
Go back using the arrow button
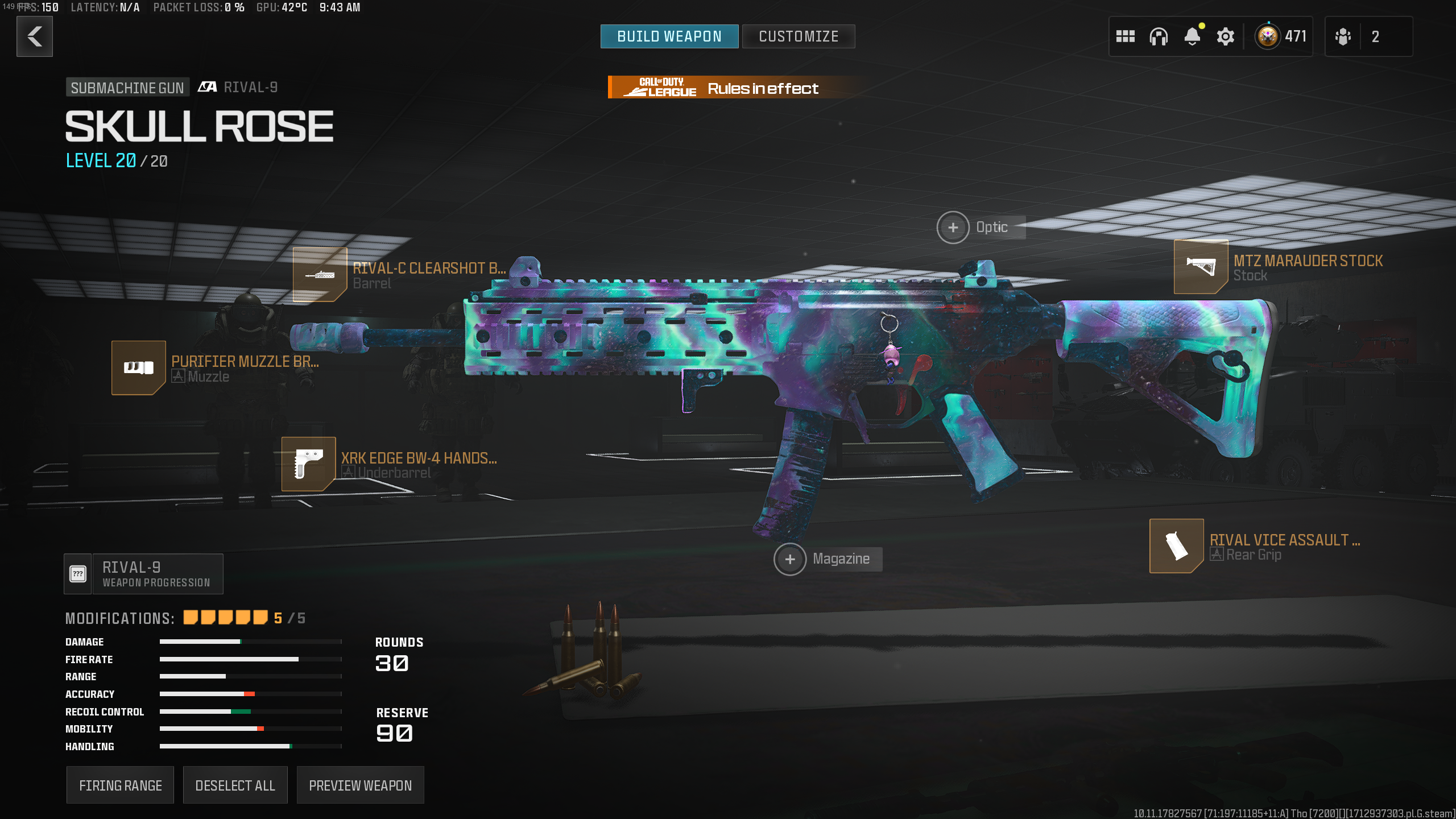[35, 37]
